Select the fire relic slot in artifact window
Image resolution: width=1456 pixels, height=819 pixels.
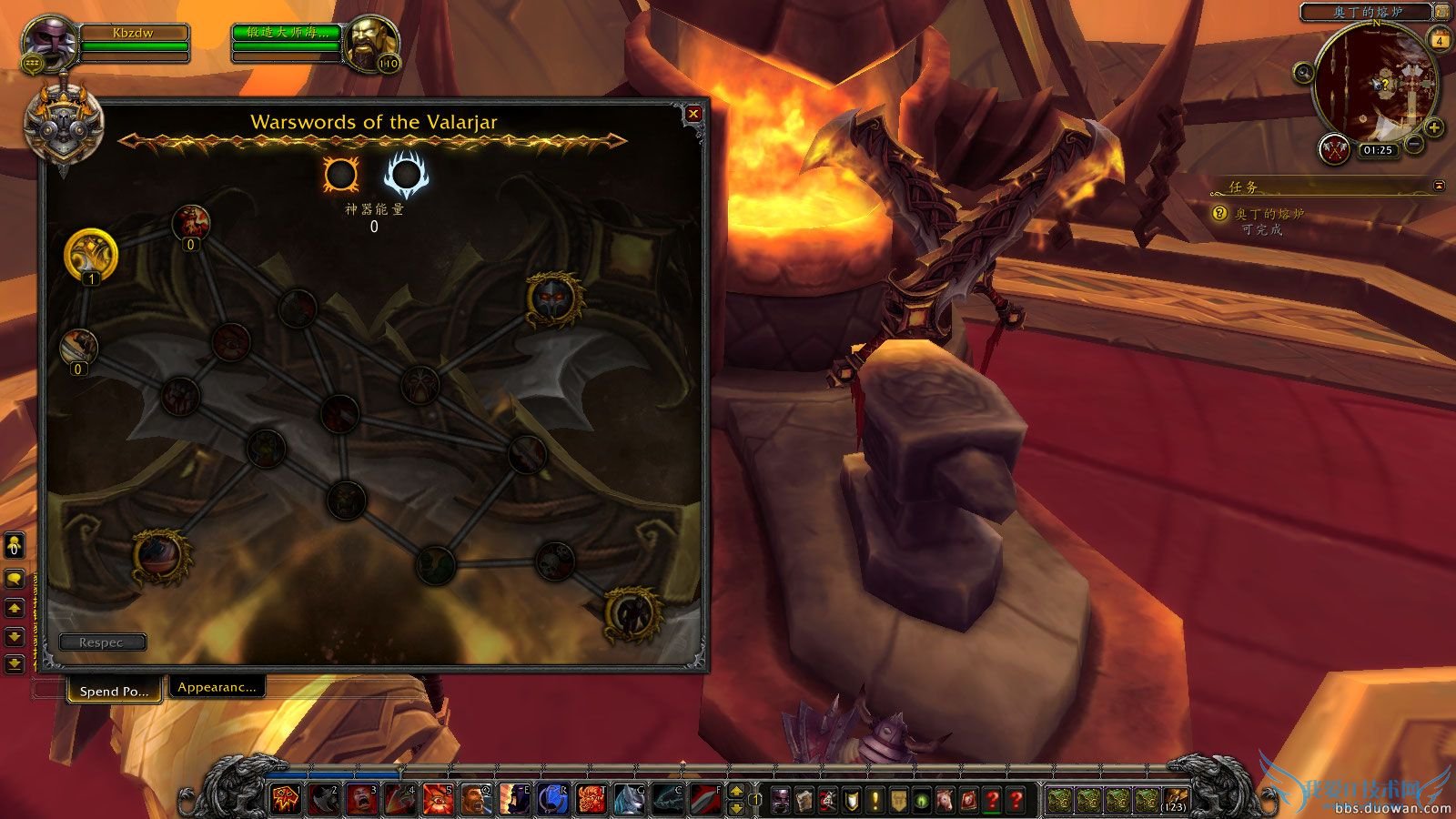click(340, 172)
